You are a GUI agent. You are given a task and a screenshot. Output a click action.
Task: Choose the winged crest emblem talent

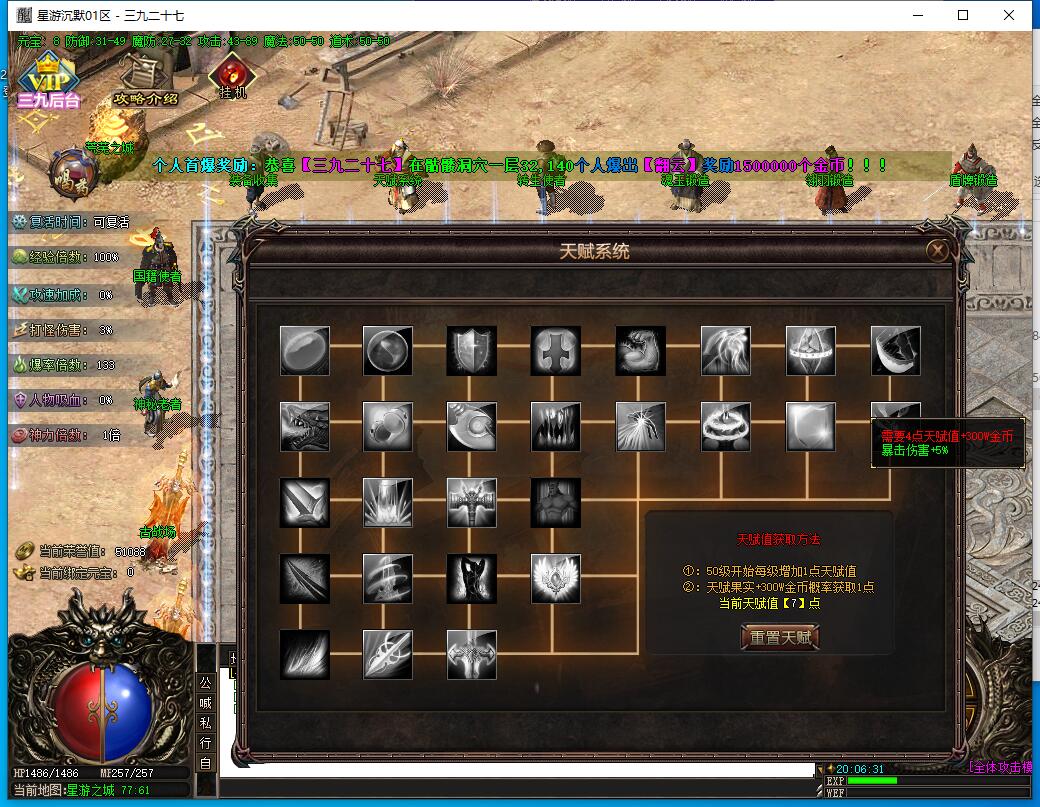(556, 579)
